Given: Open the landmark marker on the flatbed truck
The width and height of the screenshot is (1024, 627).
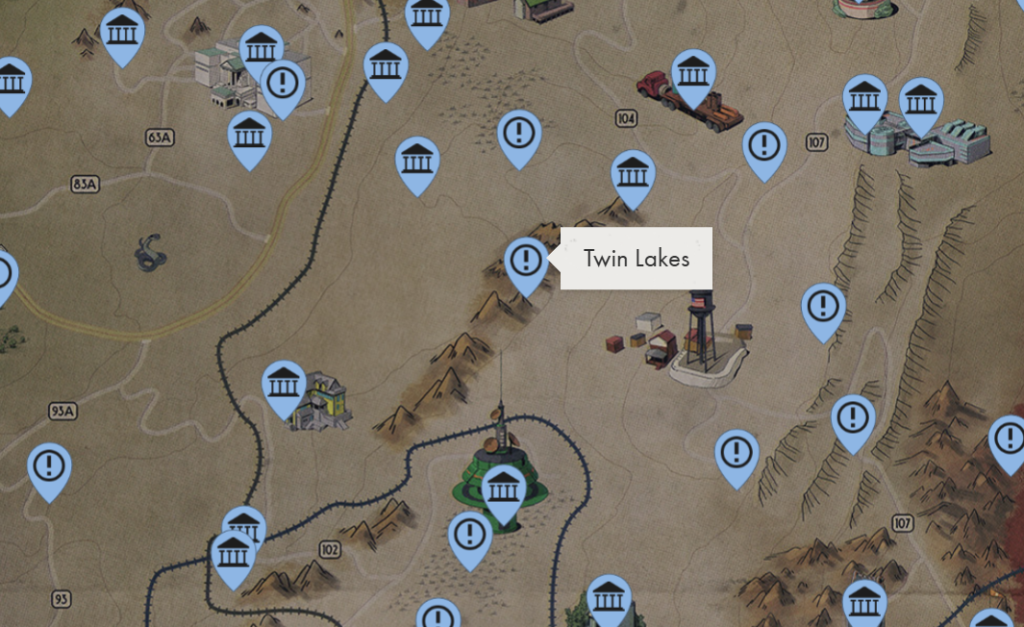Looking at the screenshot, I should [x=693, y=73].
